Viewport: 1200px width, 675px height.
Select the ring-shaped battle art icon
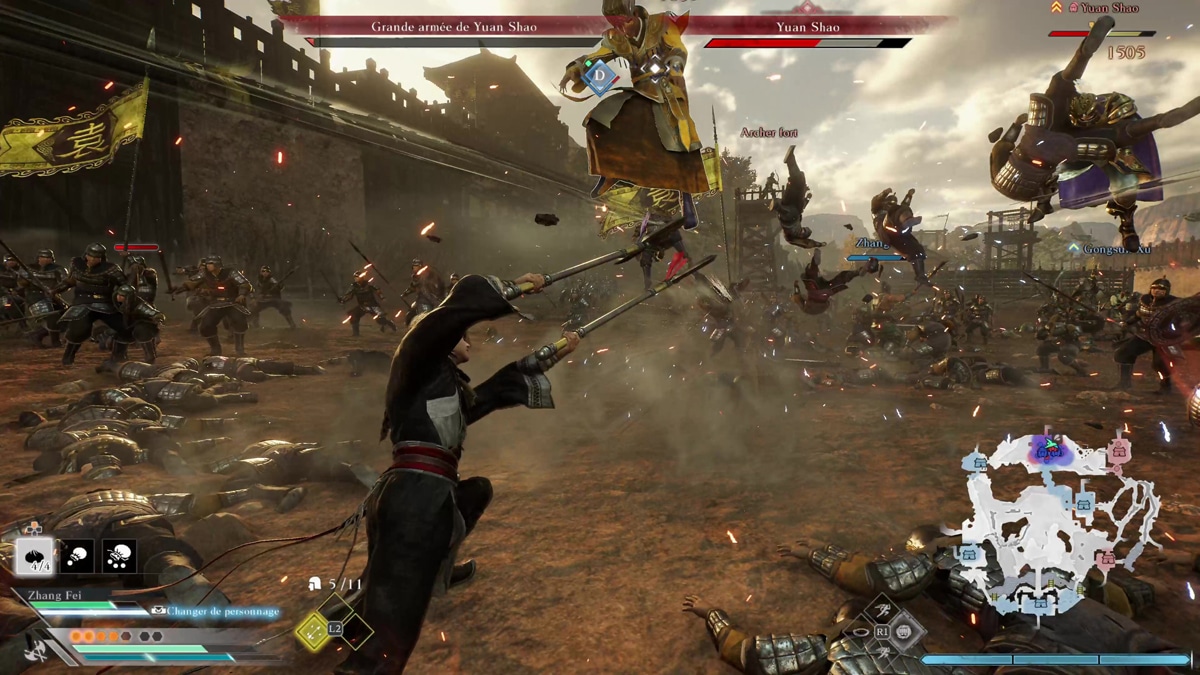tap(860, 632)
